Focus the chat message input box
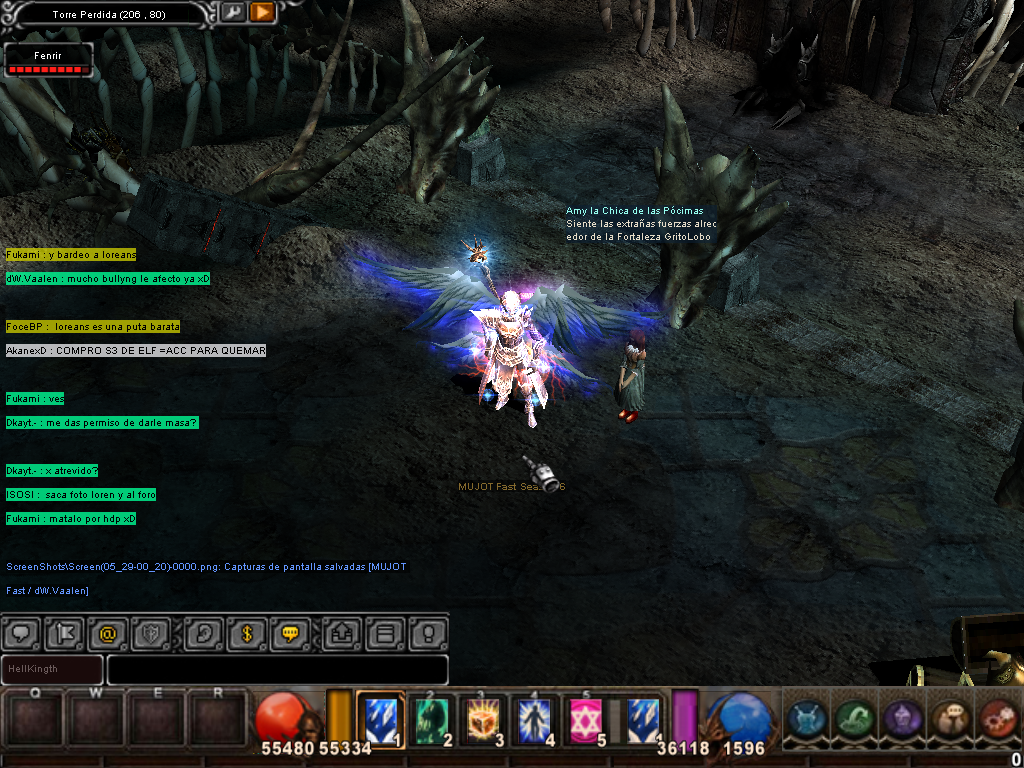The height and width of the screenshot is (768, 1024). click(277, 669)
